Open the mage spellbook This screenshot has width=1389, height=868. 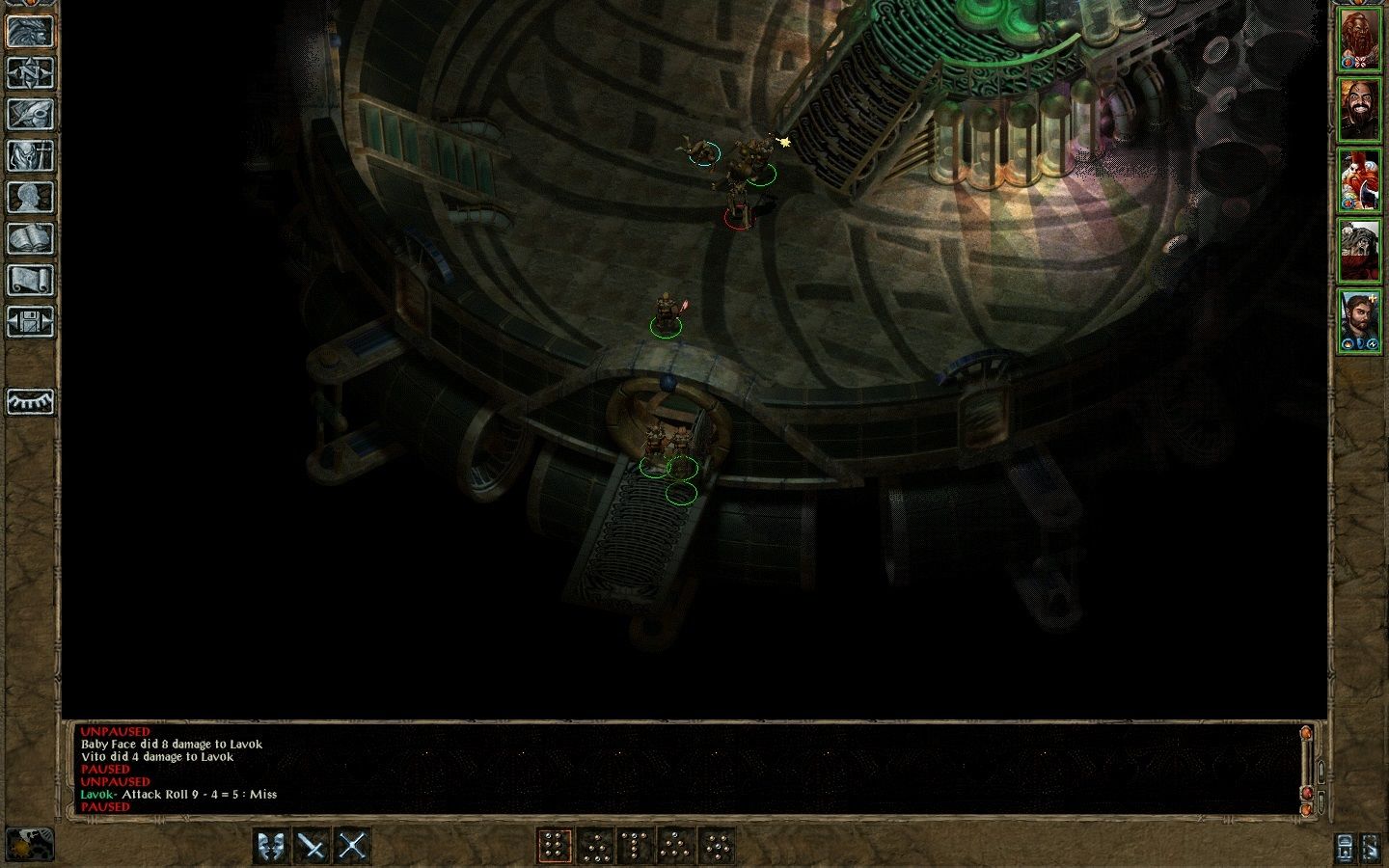coord(30,238)
